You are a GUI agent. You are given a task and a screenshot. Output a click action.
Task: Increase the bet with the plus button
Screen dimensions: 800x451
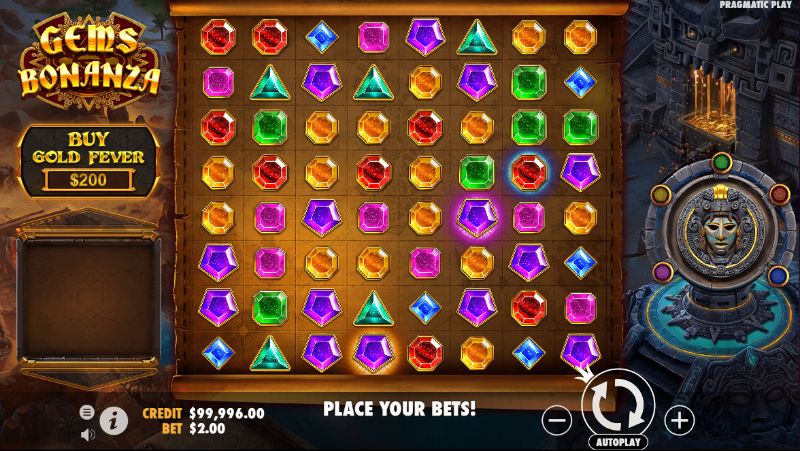[x=678, y=418]
